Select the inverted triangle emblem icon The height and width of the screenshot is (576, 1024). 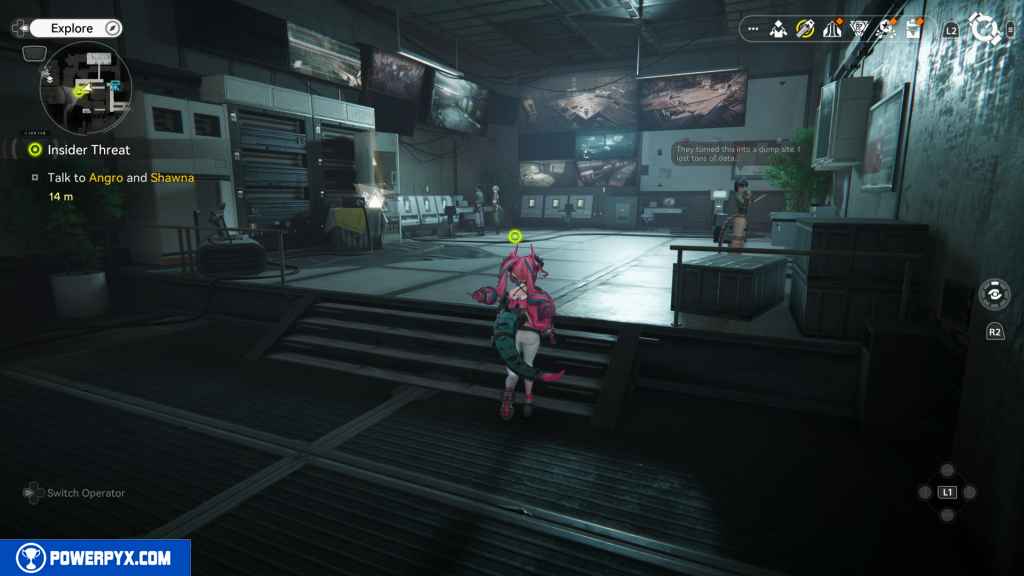[x=859, y=29]
